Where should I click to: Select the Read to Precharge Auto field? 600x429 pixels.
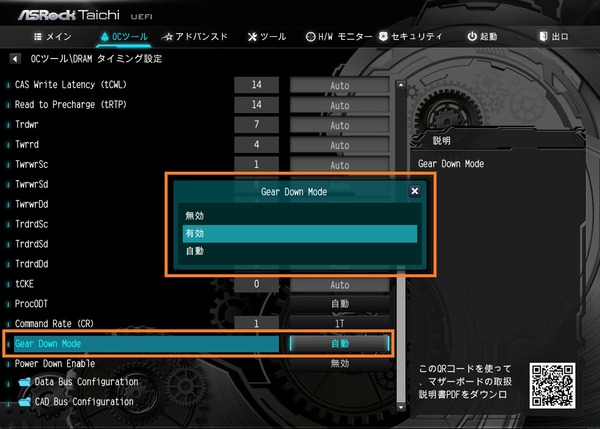click(x=339, y=105)
